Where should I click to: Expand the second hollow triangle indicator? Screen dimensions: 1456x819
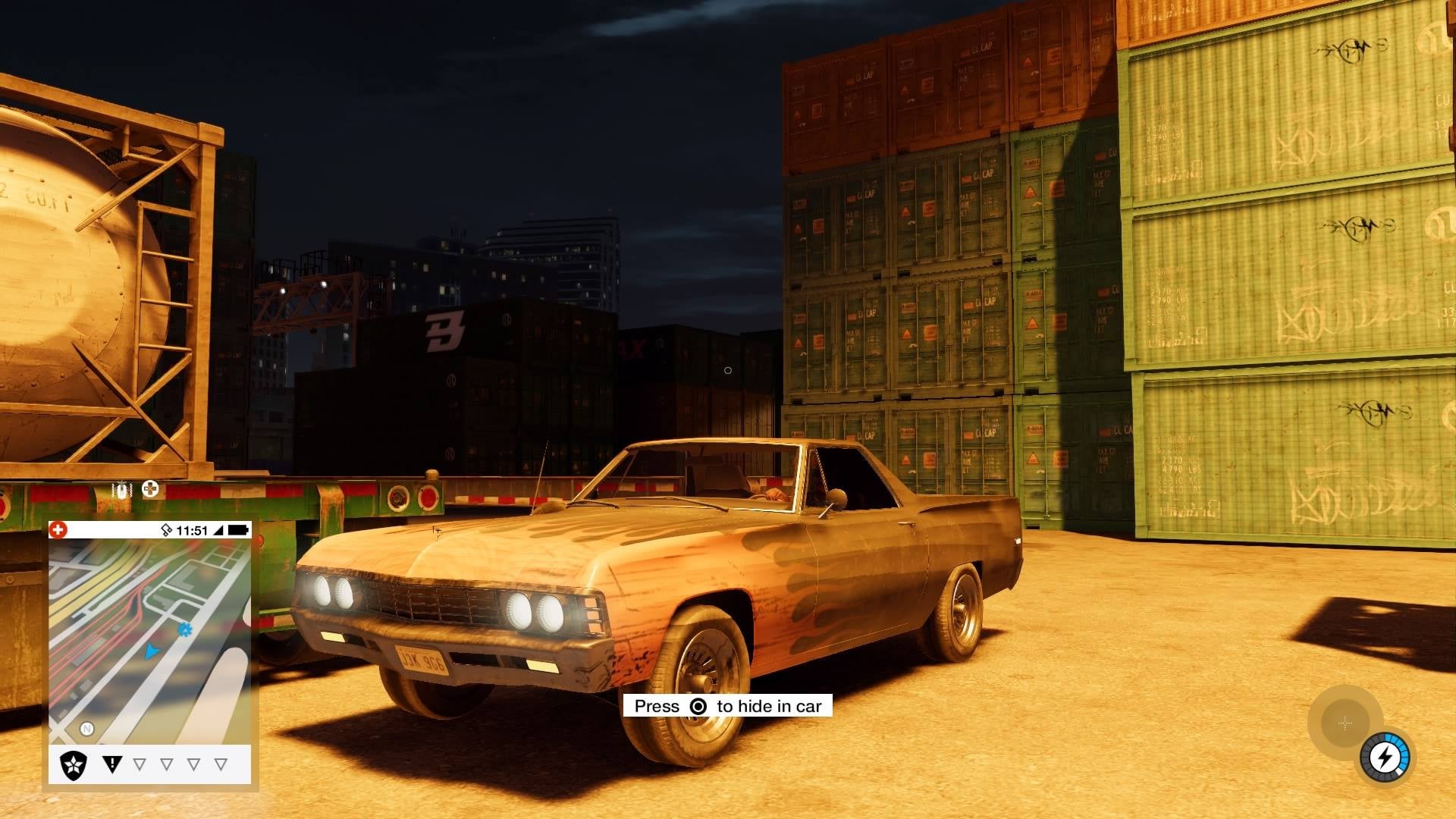point(166,763)
